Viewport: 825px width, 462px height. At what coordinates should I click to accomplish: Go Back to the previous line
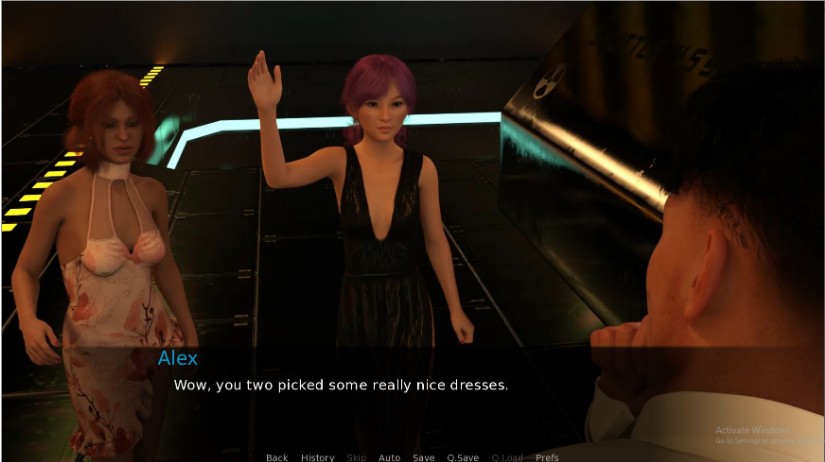pyautogui.click(x=277, y=457)
